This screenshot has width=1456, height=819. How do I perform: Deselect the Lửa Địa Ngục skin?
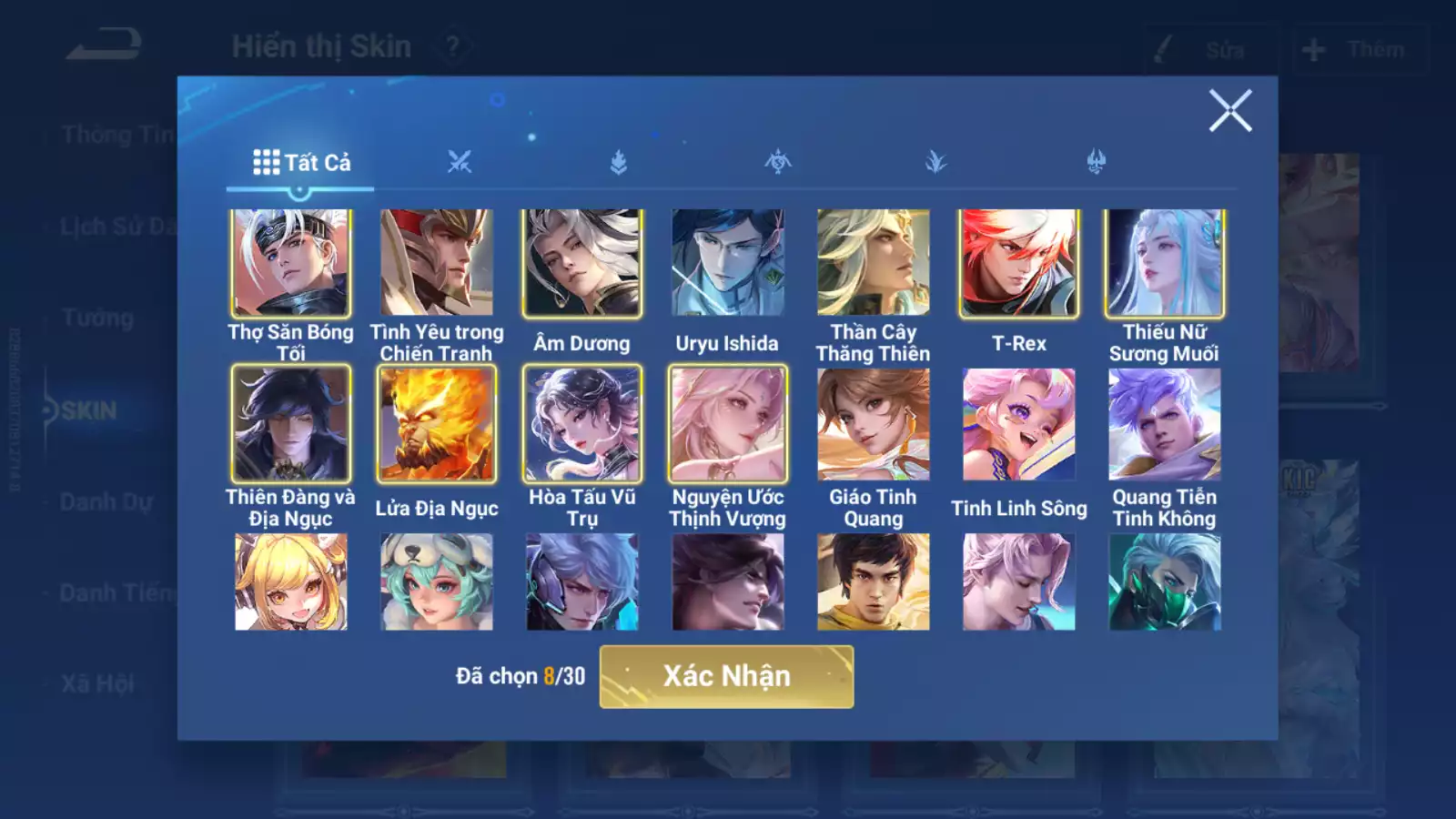pyautogui.click(x=438, y=424)
